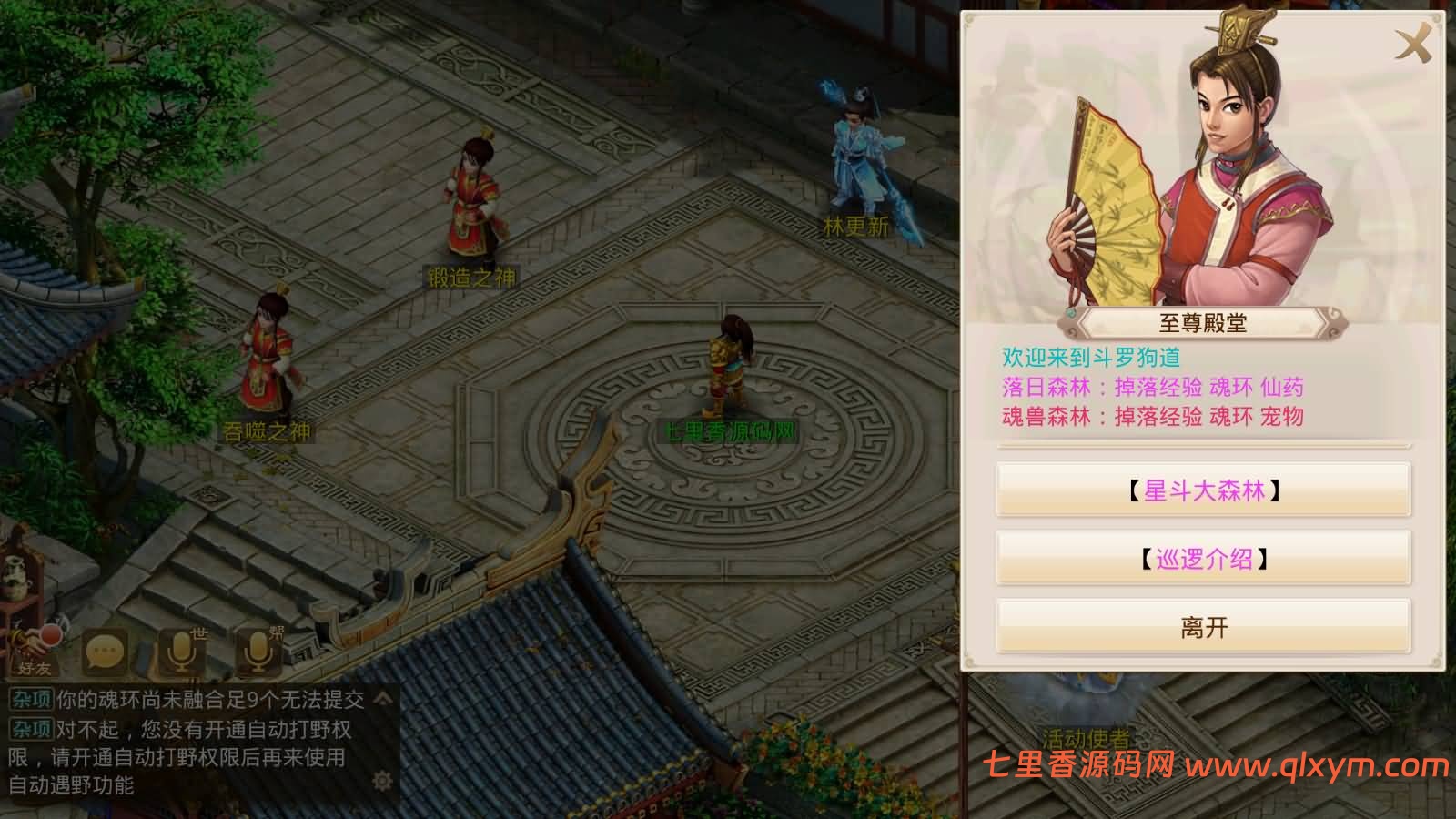Choose the 【星斗大森林】 option
The image size is (1456, 819).
(1203, 491)
